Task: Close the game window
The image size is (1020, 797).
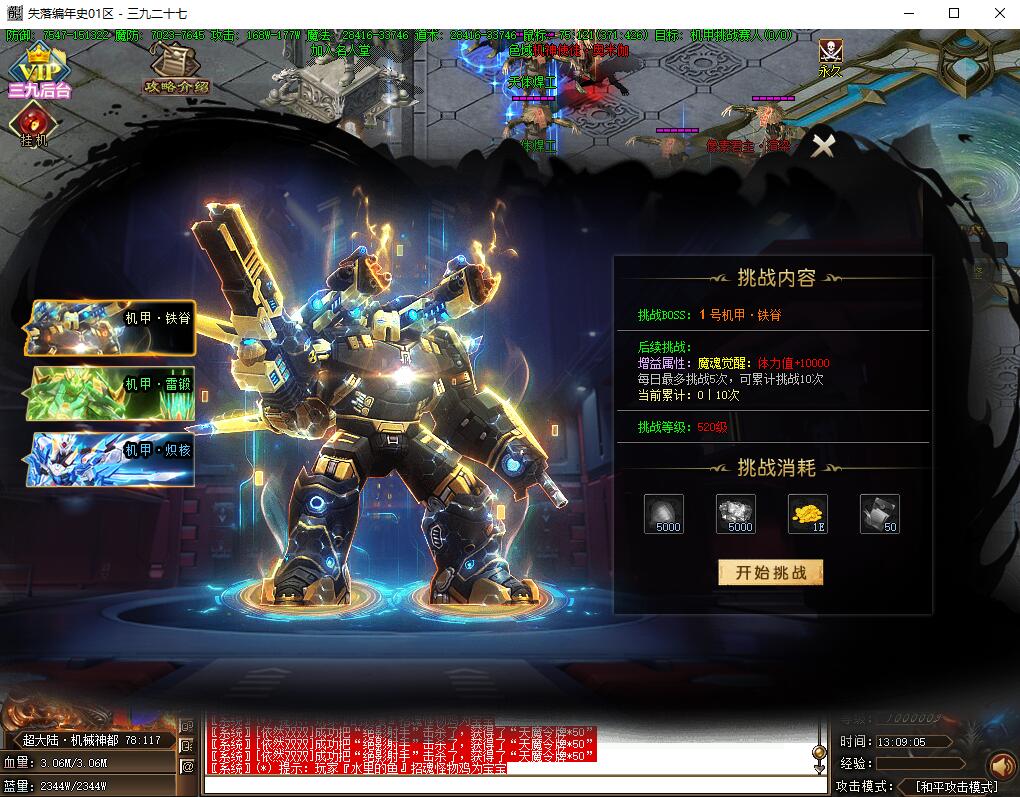Action: tap(998, 13)
